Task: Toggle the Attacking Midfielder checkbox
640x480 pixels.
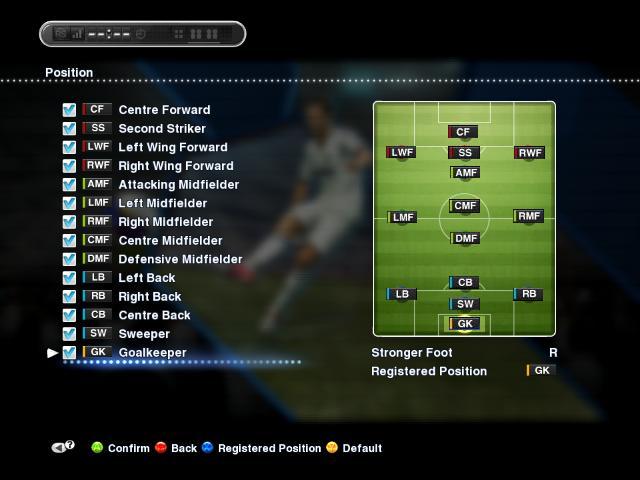Action: point(69,185)
